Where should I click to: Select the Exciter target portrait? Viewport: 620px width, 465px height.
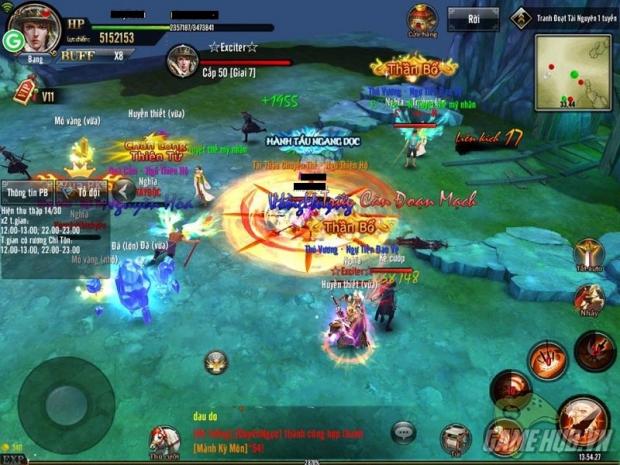[x=181, y=61]
